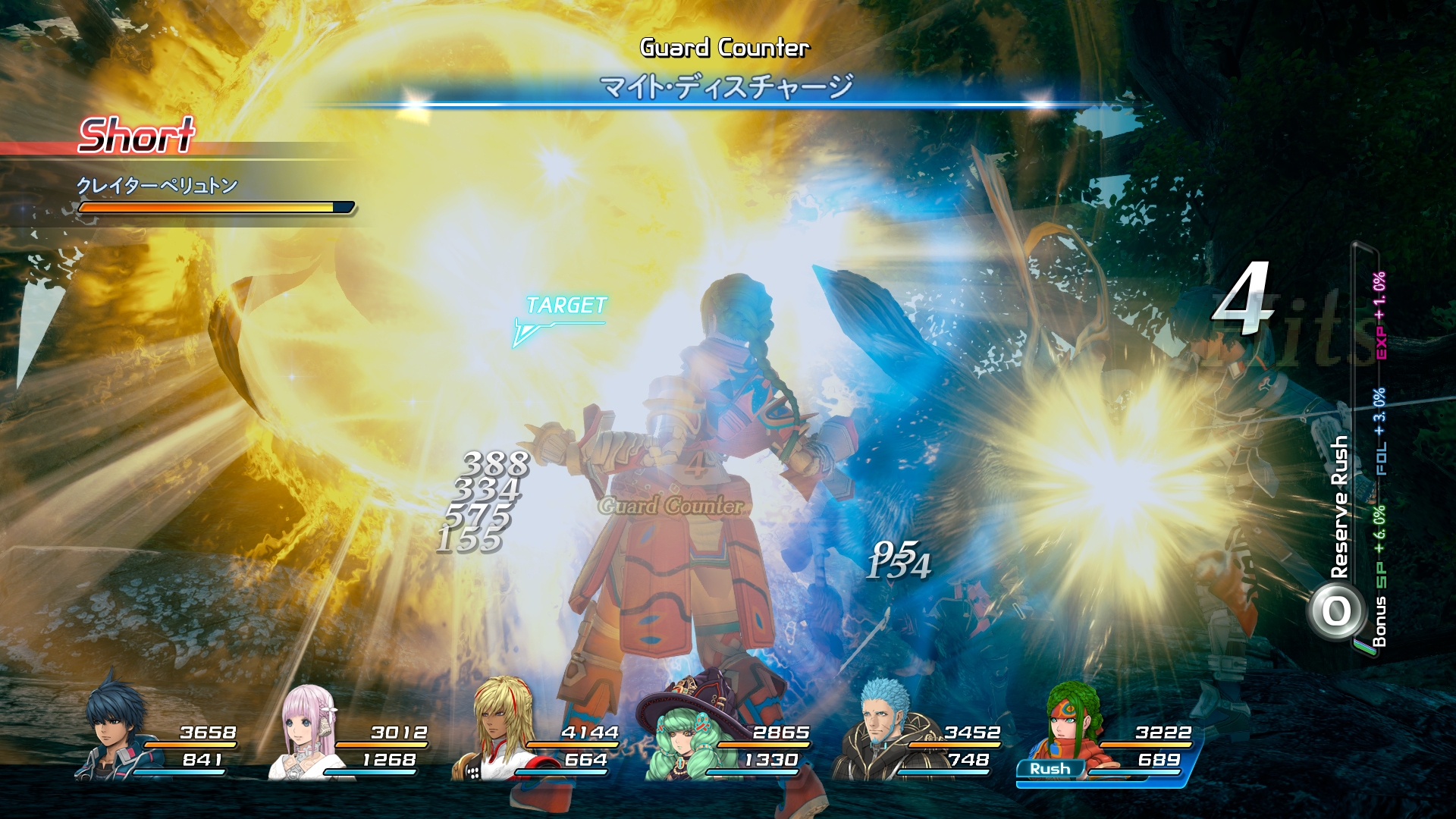Pick the blue-haired bearded man's portrait
The image size is (1456, 819).
(x=881, y=730)
